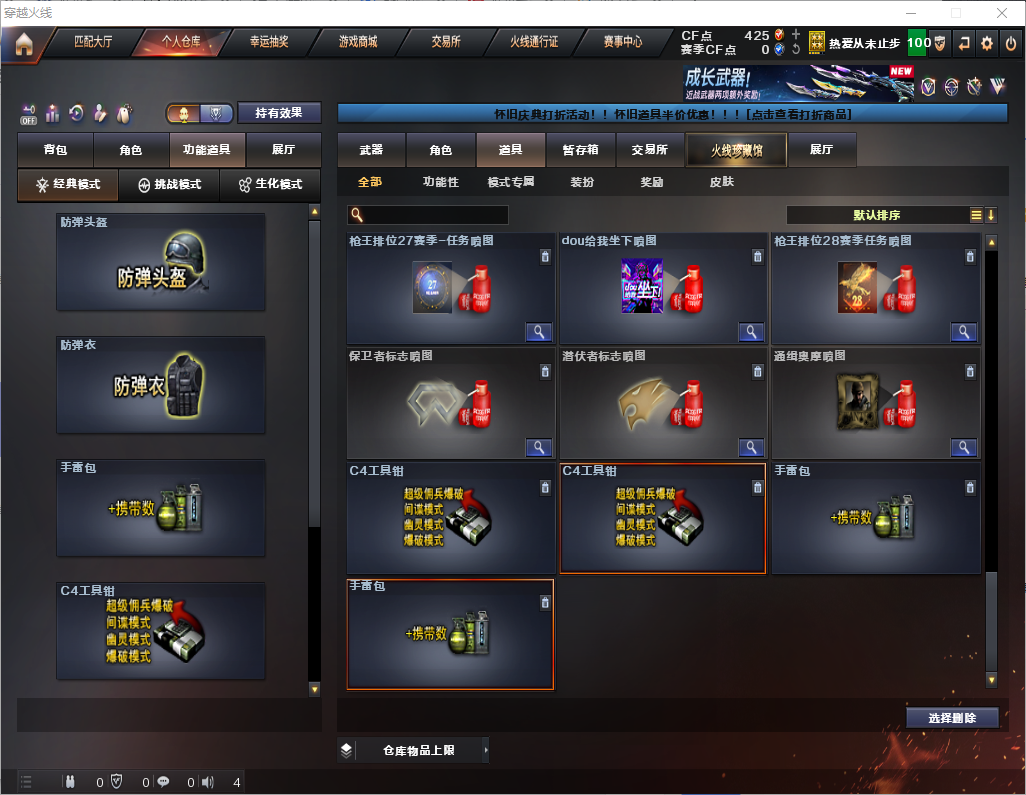Switch to 火线通行证 pass page
Image resolution: width=1026 pixels, height=795 pixels.
(534, 42)
